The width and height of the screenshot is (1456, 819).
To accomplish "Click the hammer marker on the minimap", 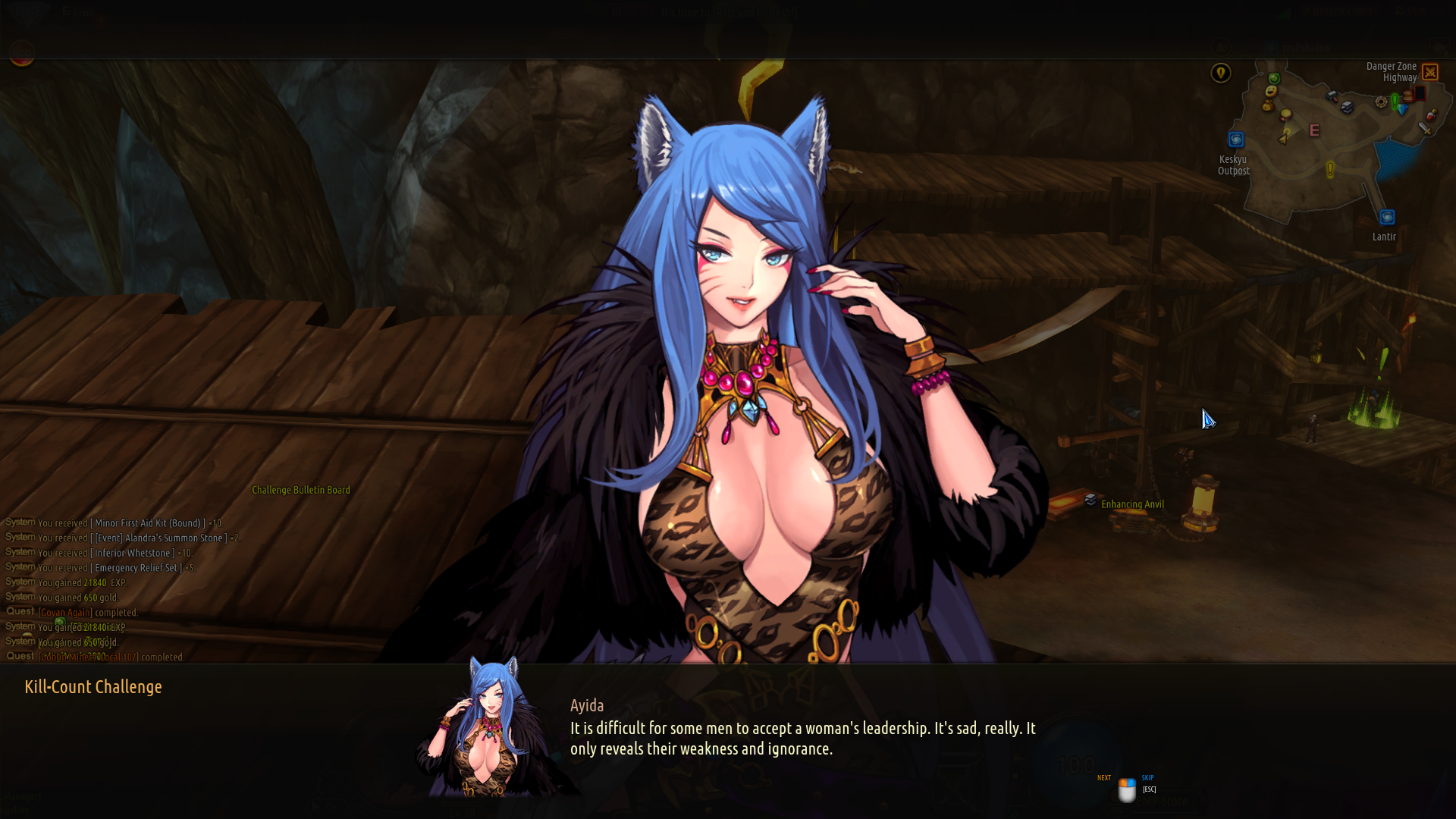I will pyautogui.click(x=1332, y=96).
